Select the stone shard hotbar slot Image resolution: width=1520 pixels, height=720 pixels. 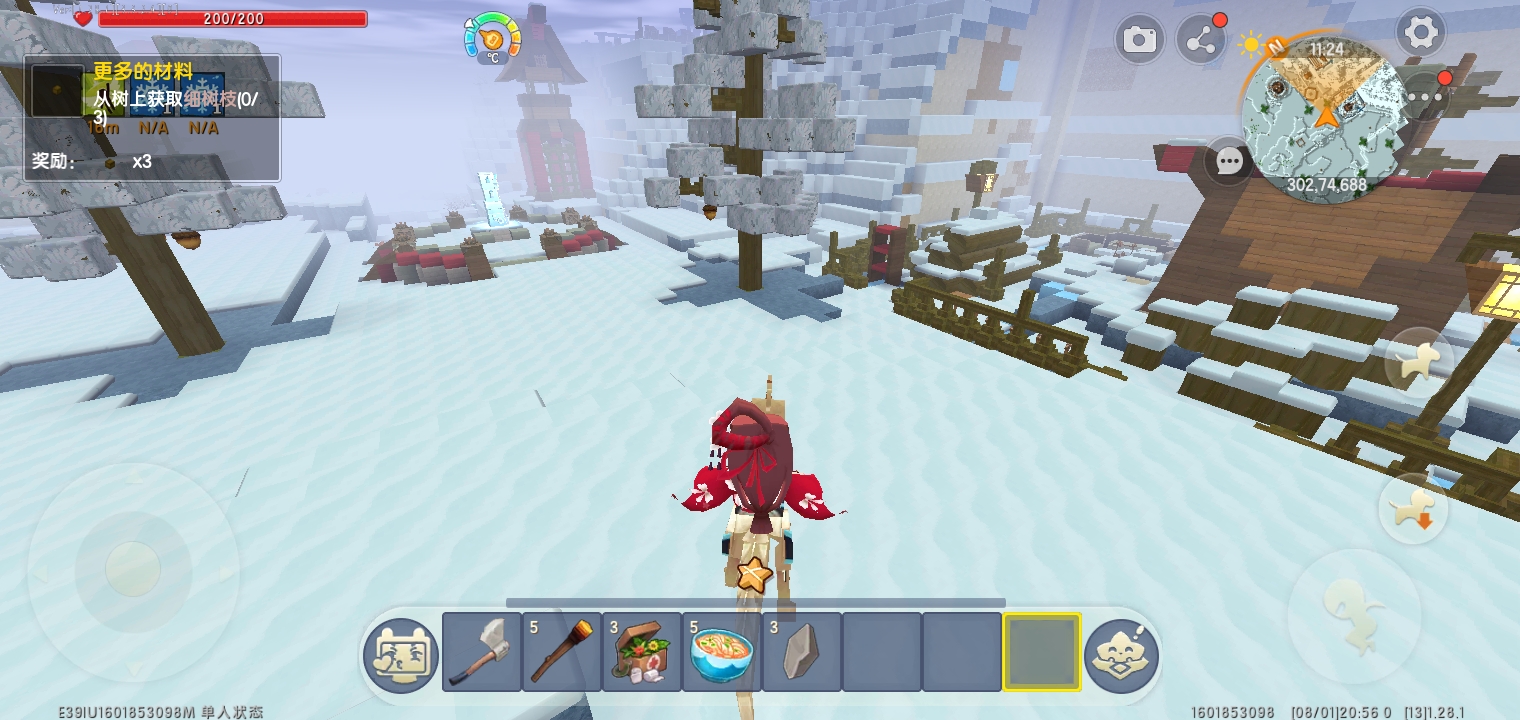pos(802,652)
